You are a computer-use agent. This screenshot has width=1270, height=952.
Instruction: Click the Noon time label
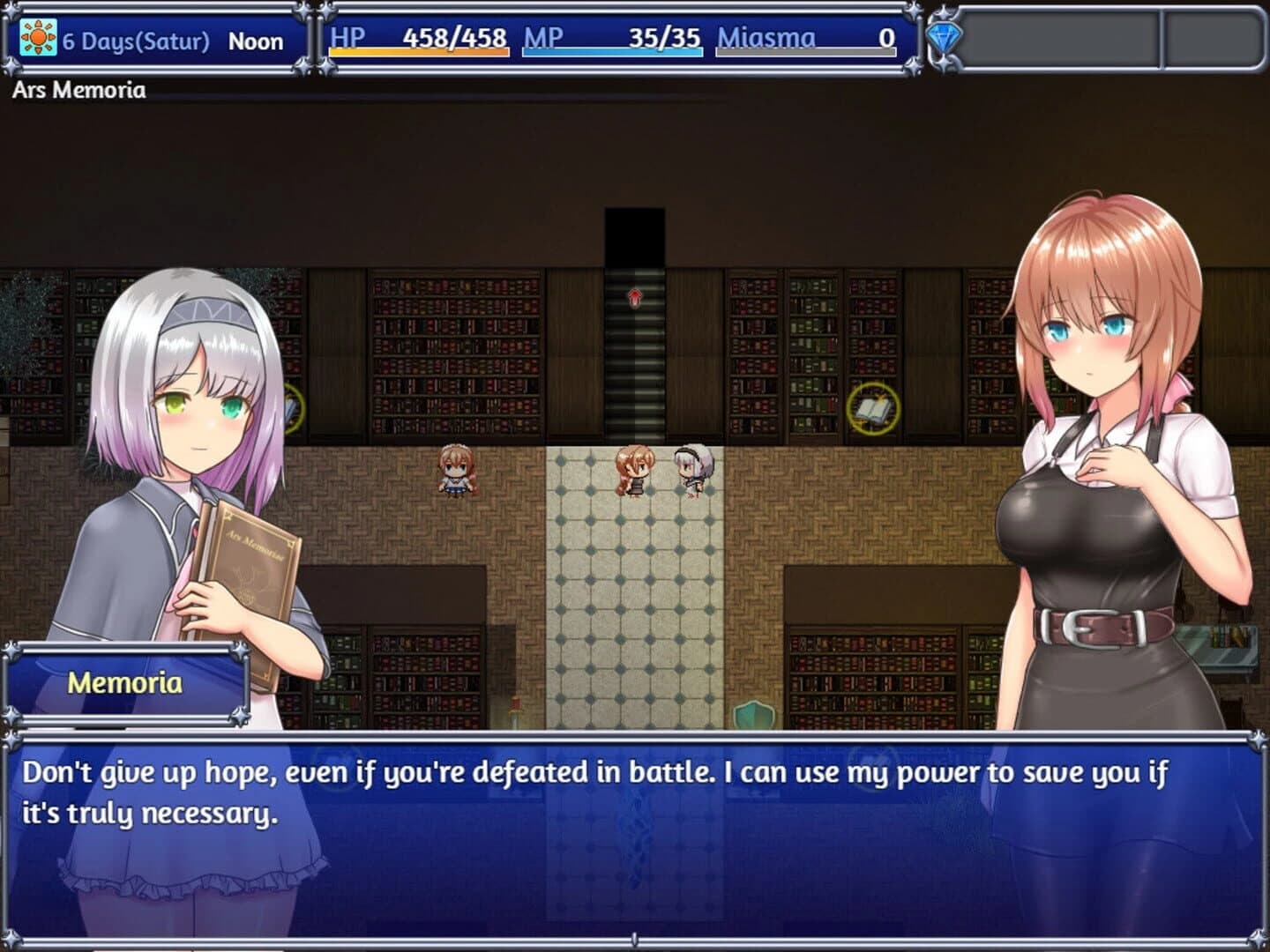pyautogui.click(x=256, y=40)
